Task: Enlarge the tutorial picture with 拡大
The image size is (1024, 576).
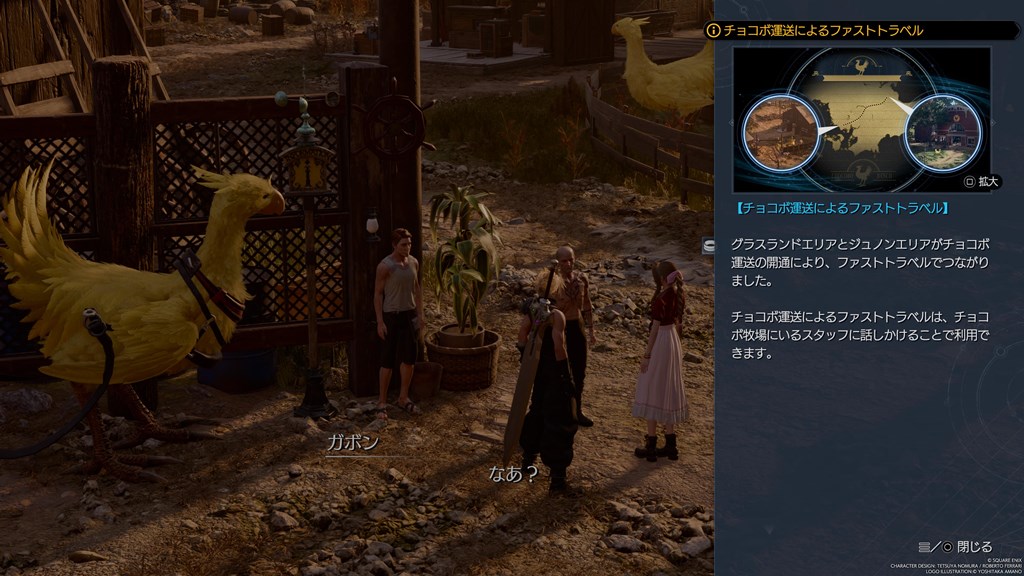Action: point(981,183)
